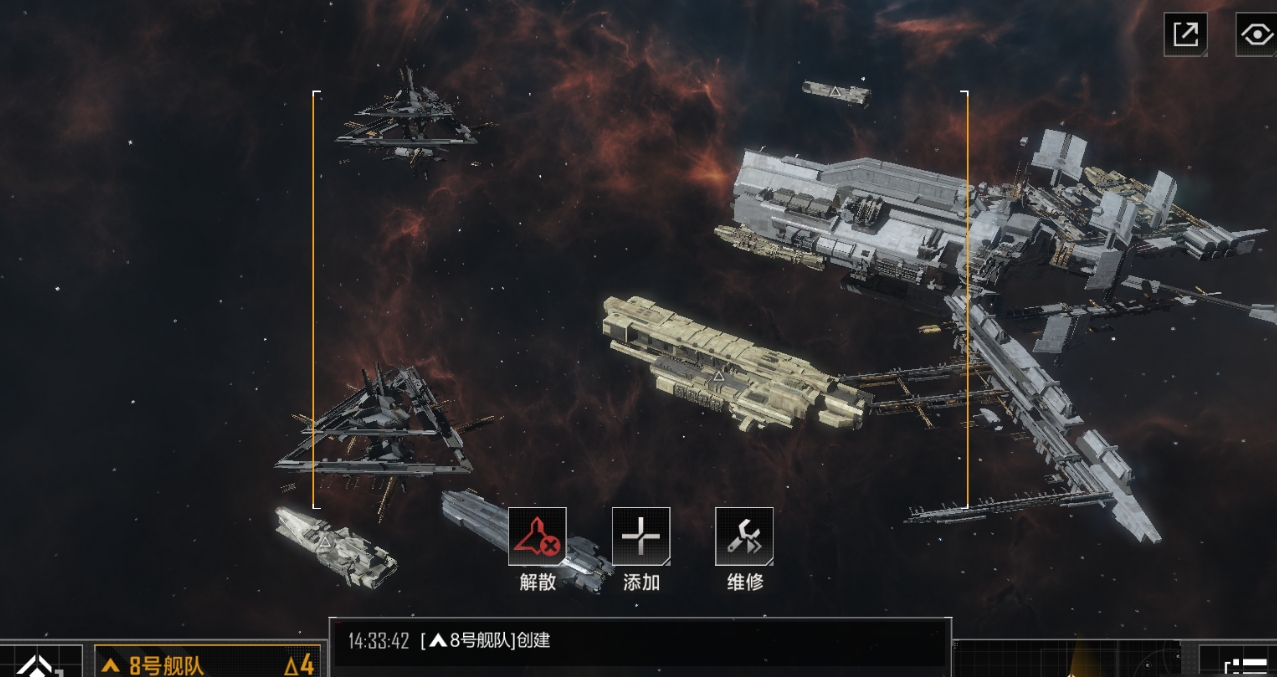Image resolution: width=1277 pixels, height=677 pixels.
Task: Open the list menu icon at bottom right
Action: (1246, 666)
